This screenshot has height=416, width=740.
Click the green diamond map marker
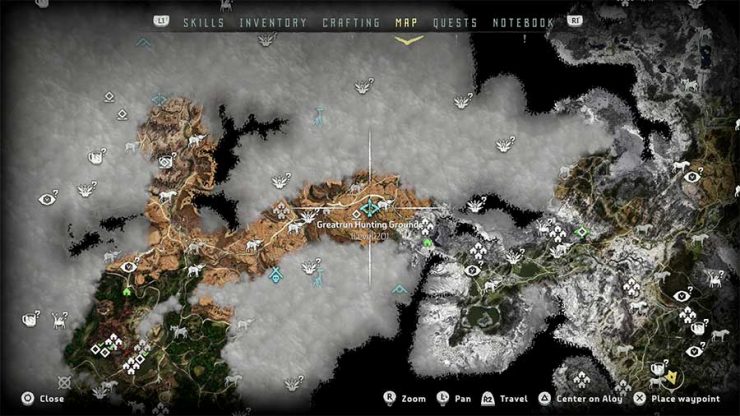point(581,232)
